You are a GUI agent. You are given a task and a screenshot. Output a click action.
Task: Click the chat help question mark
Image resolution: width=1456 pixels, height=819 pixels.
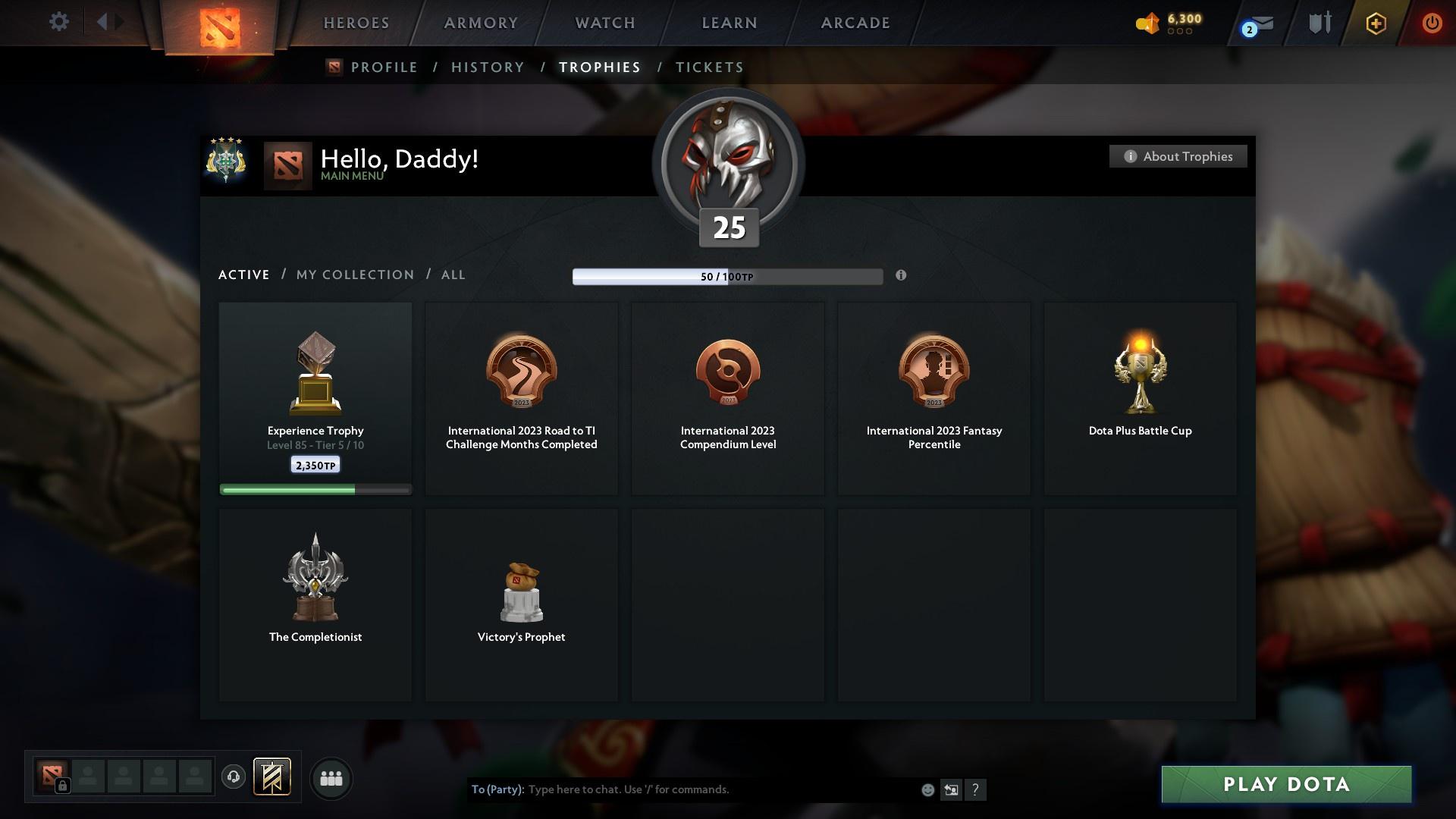976,789
